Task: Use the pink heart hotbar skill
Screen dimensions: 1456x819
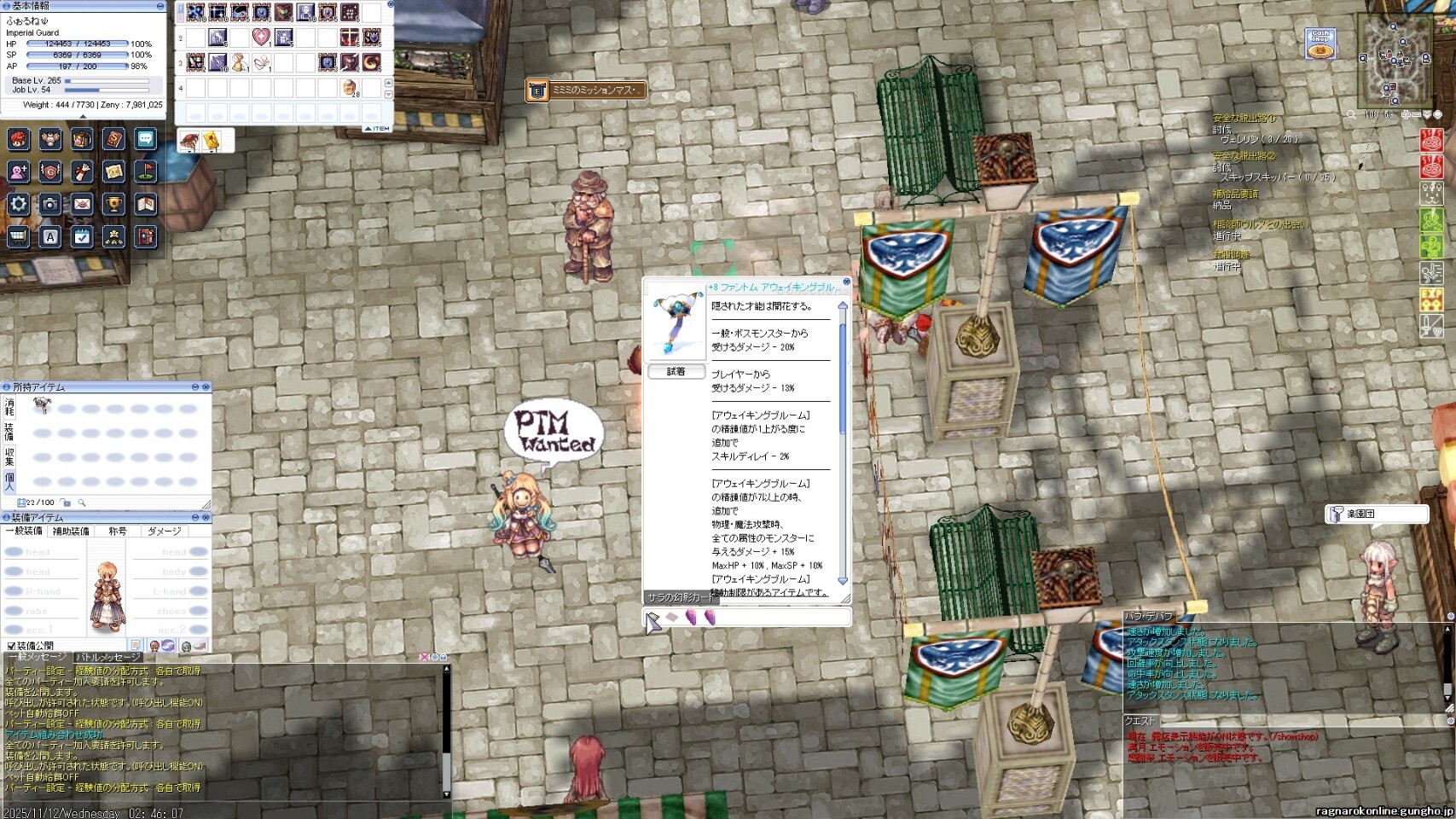Action: pos(261,38)
